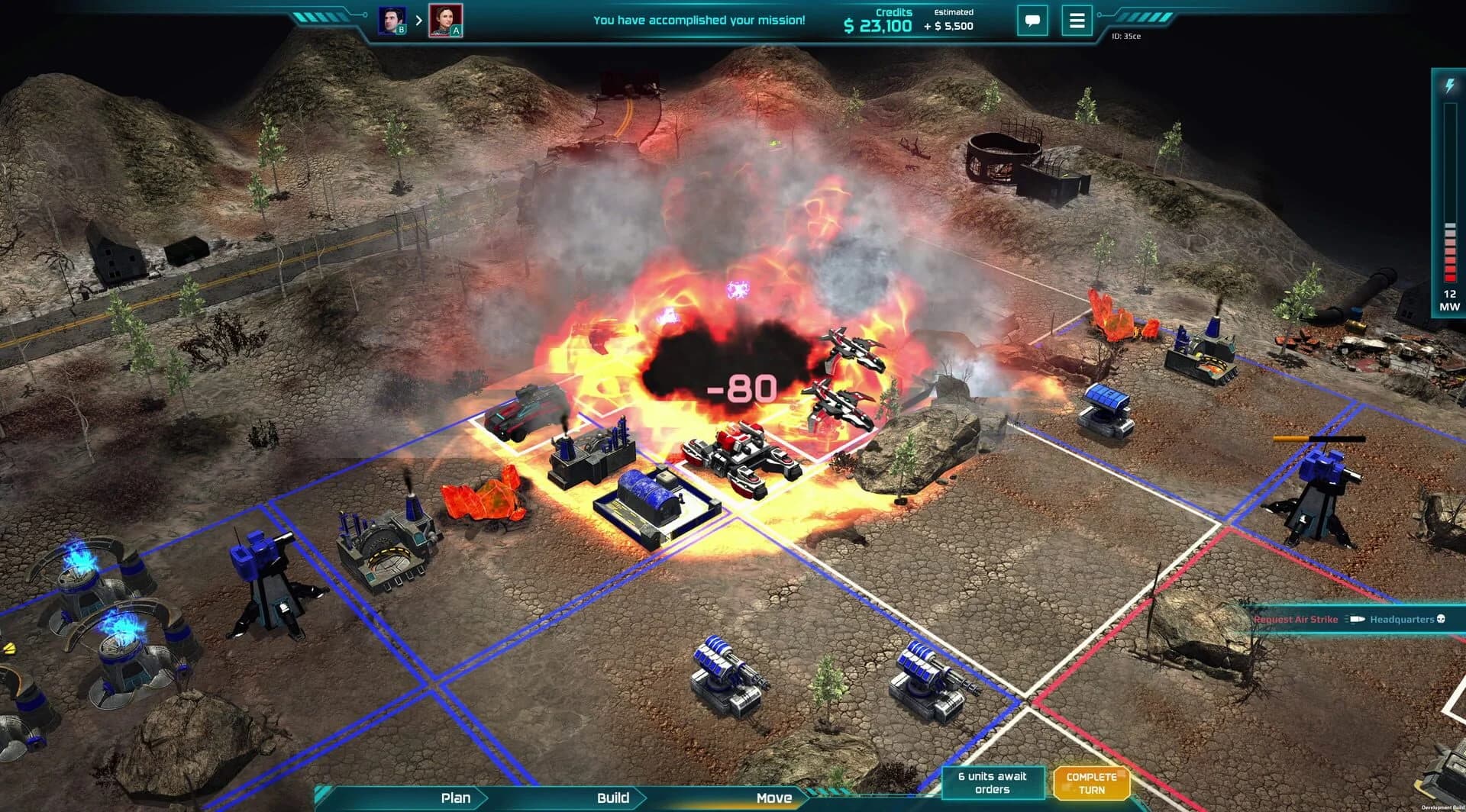
Task: Click the mission accomplished banner
Action: point(699,21)
